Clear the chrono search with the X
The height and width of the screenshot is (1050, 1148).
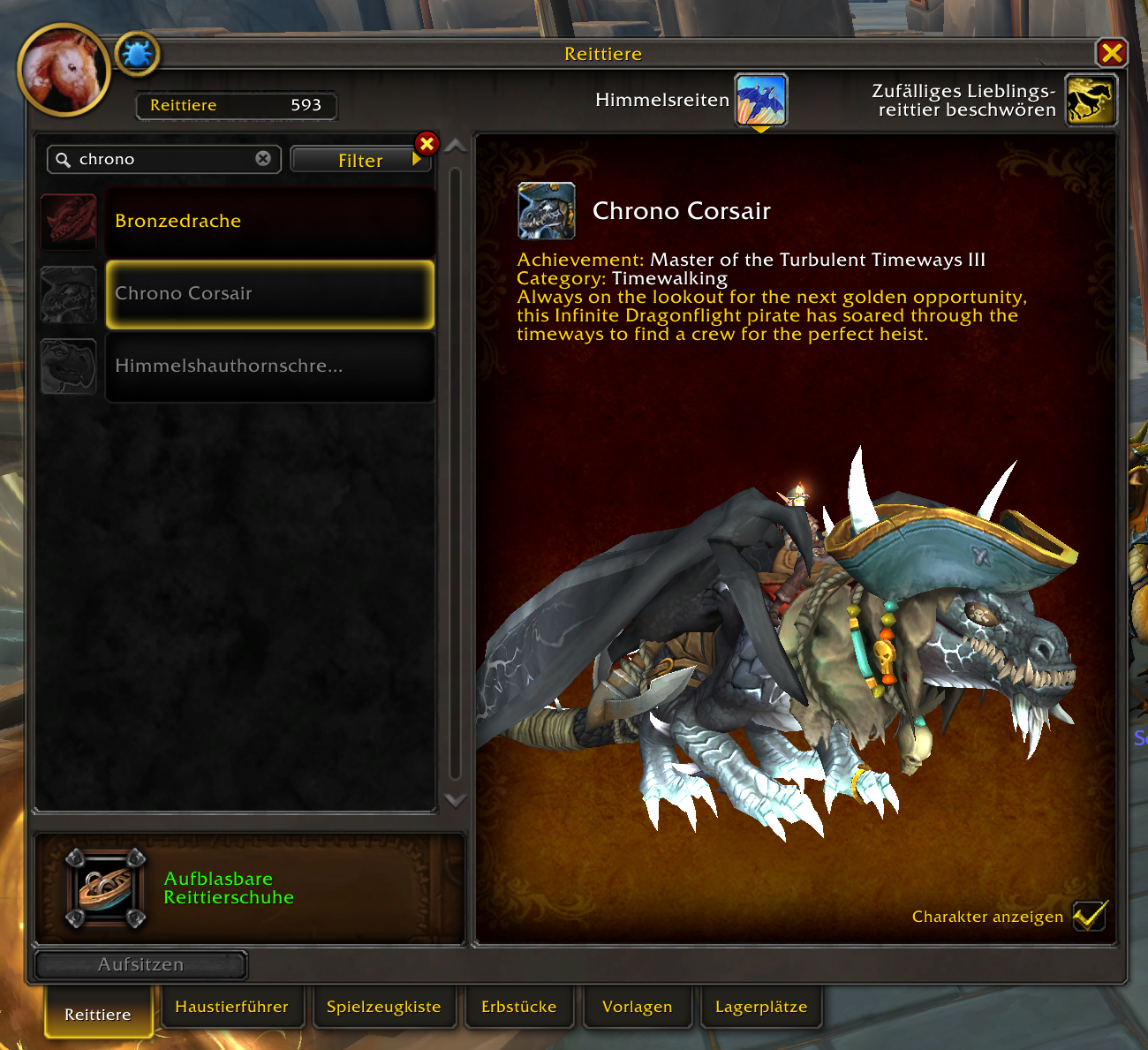pyautogui.click(x=262, y=159)
